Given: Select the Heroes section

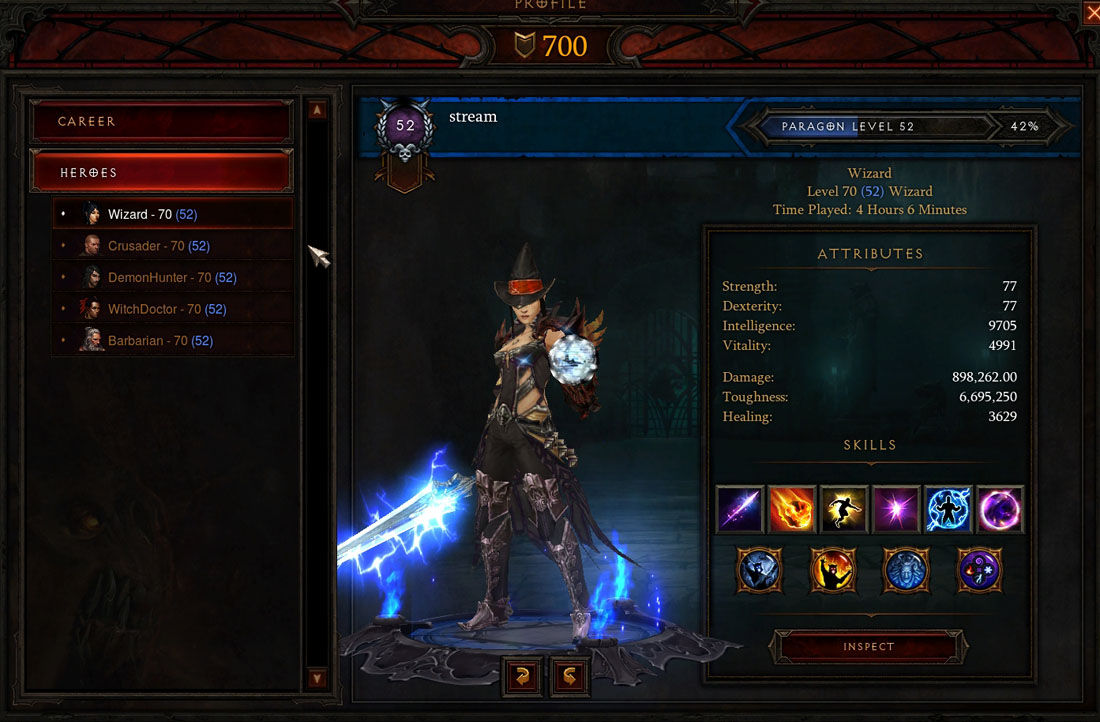Looking at the screenshot, I should click(162, 172).
